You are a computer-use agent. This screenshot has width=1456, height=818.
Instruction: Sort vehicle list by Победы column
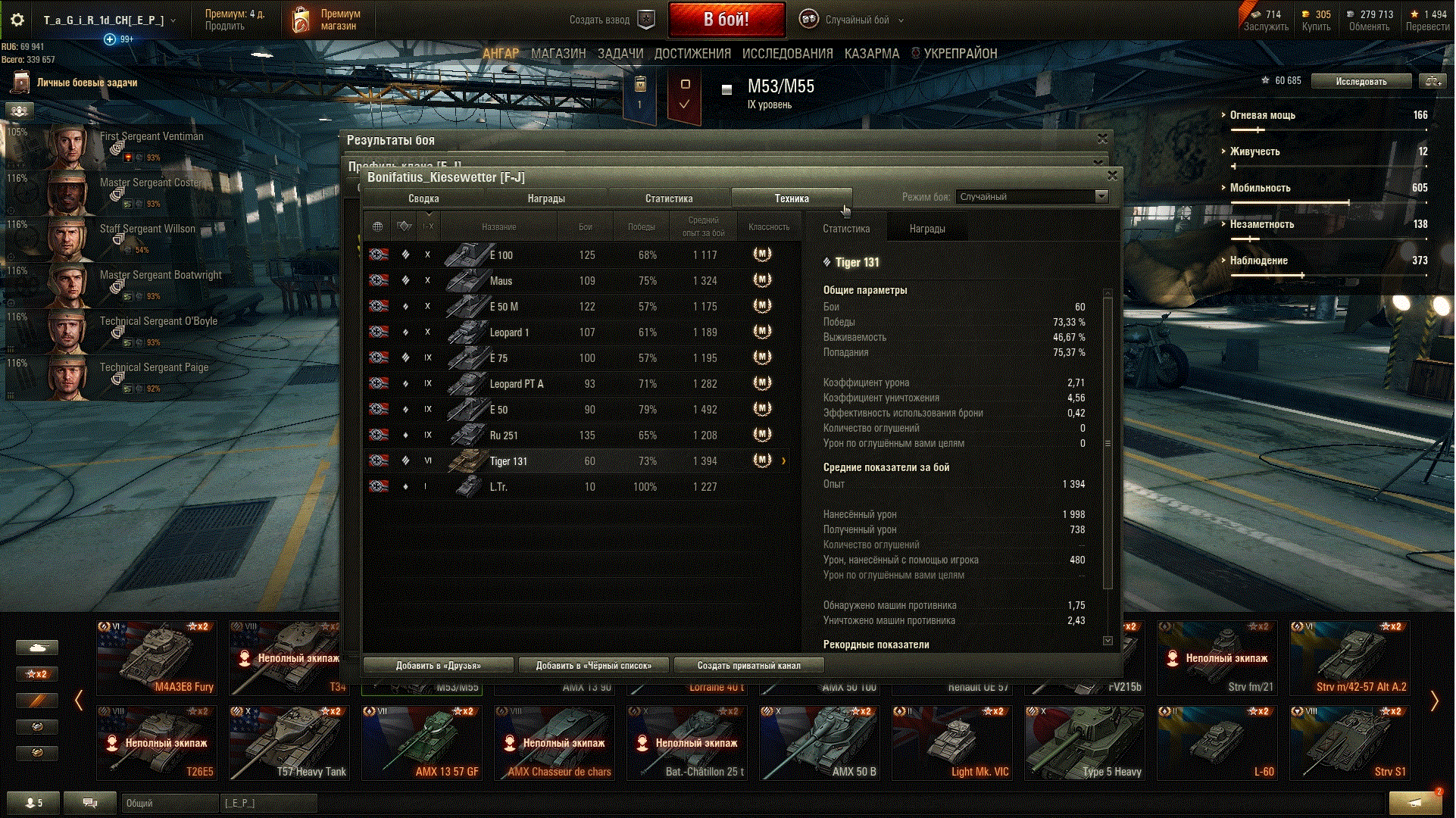click(641, 227)
